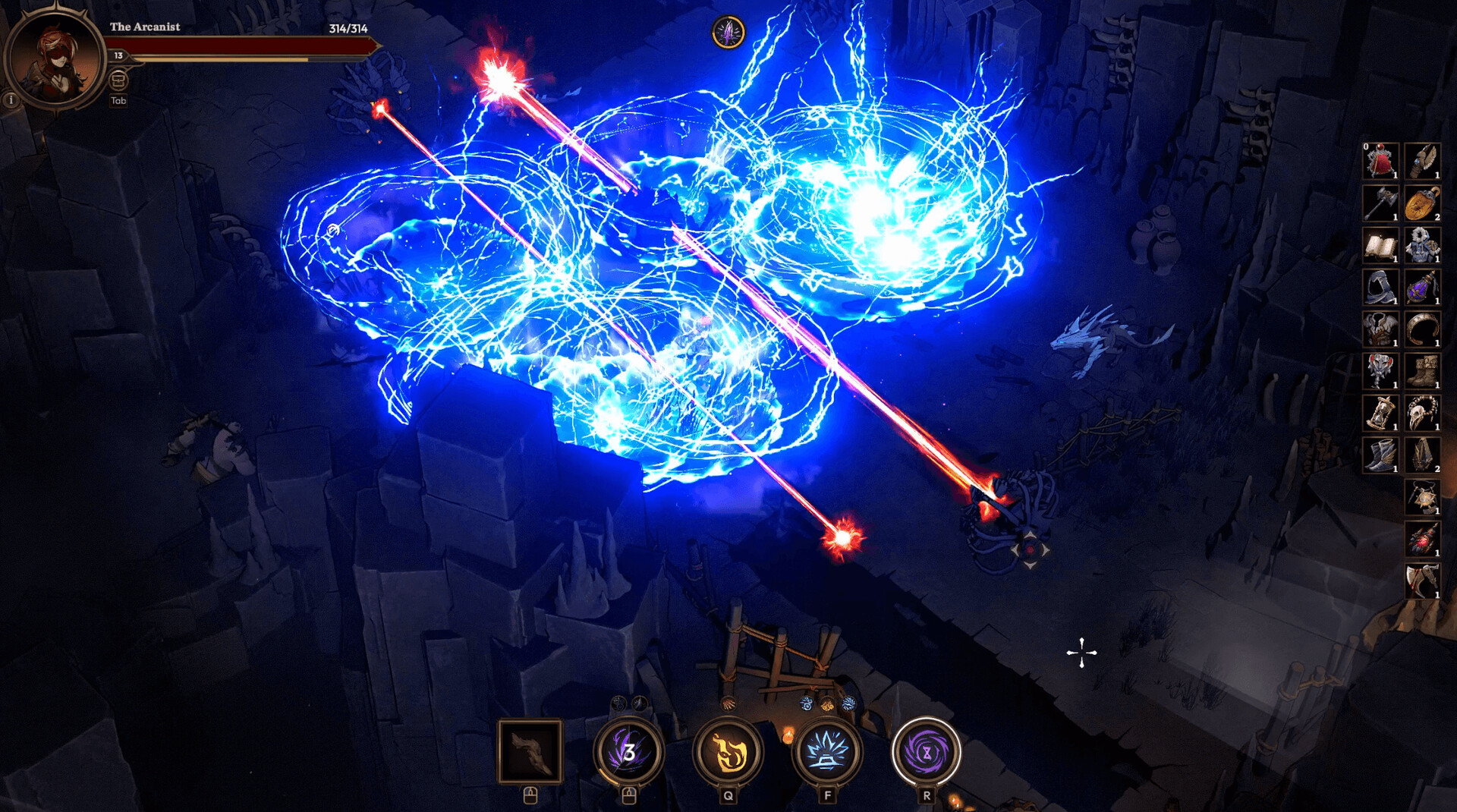The width and height of the screenshot is (1457, 812).
Task: Select the golden bracelet item
Action: 1422,329
